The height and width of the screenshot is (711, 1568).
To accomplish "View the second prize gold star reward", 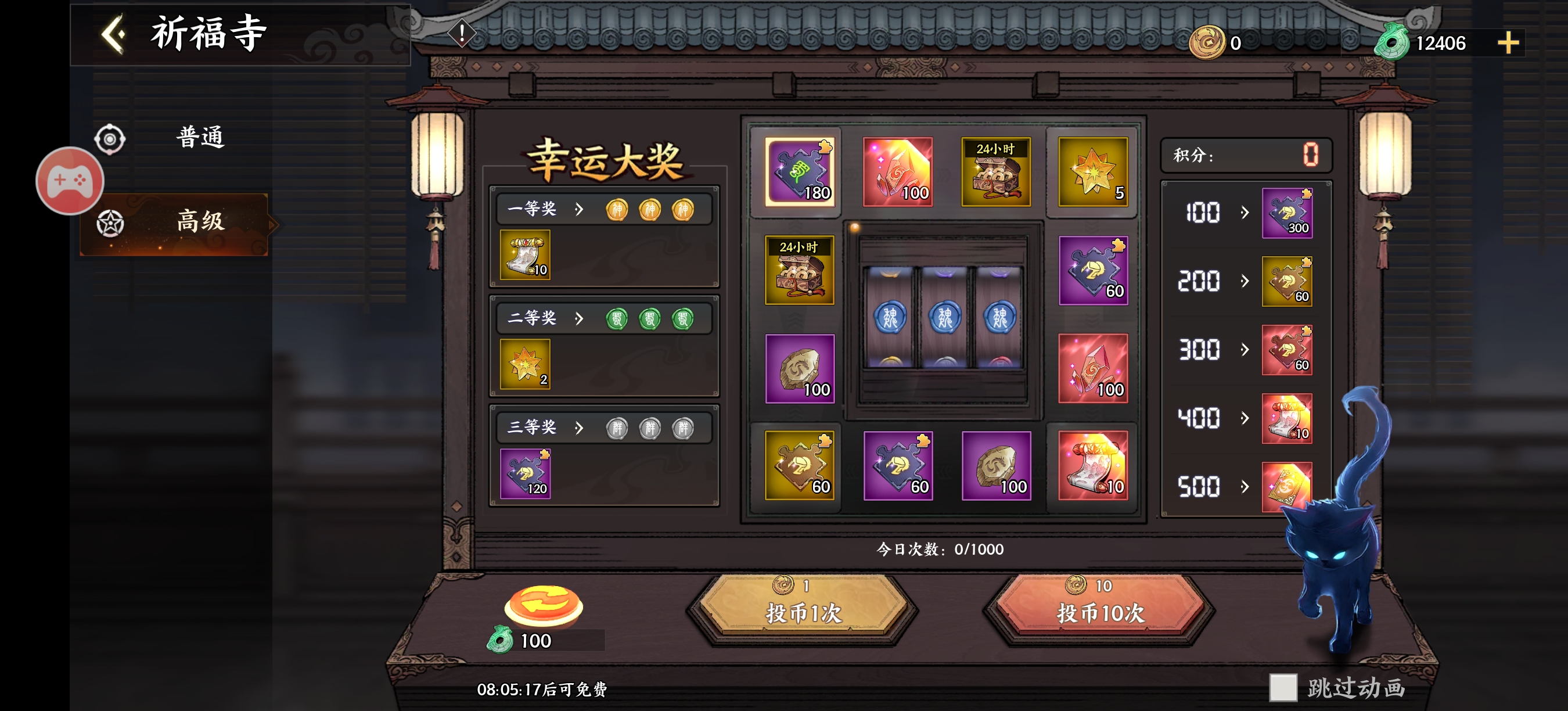I will click(x=524, y=364).
